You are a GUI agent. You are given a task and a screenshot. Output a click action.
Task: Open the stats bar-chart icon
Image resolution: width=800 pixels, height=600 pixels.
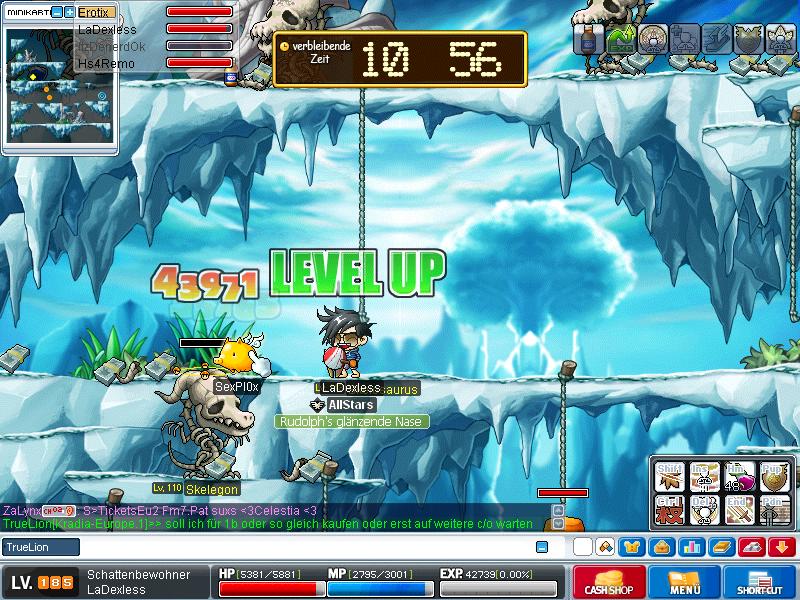pyautogui.click(x=690, y=547)
